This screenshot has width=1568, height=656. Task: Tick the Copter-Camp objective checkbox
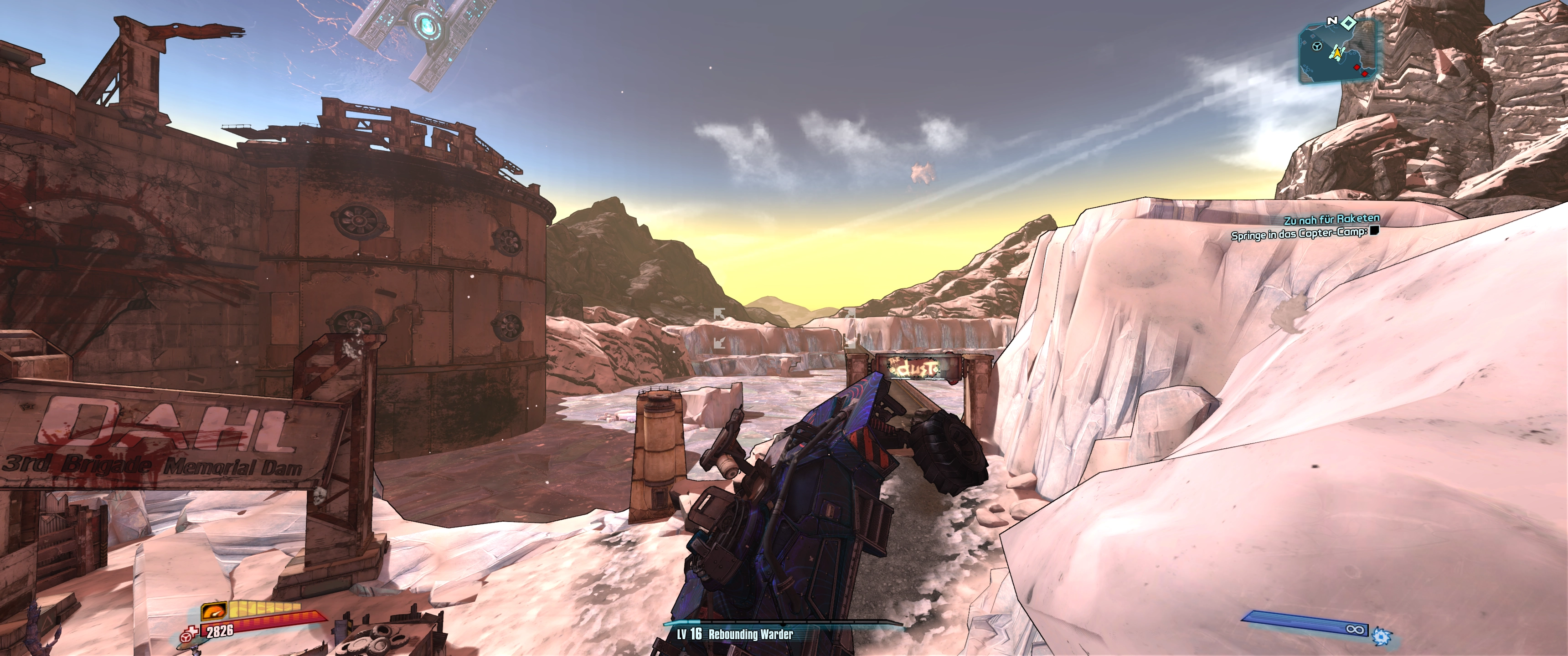point(1374,231)
